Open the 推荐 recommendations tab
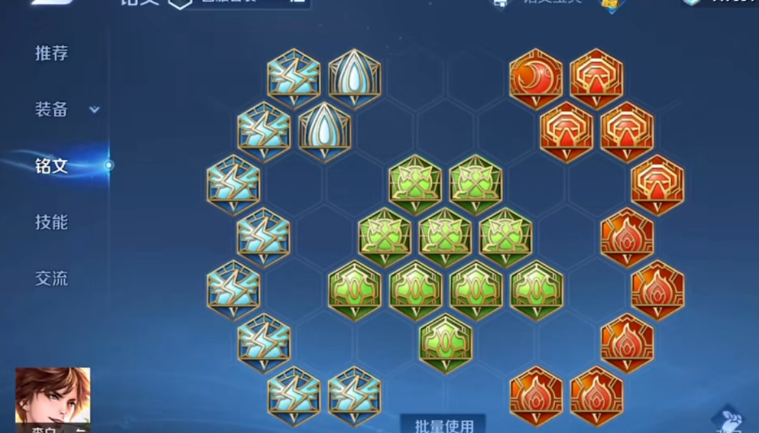The width and height of the screenshot is (759, 433). tap(51, 54)
